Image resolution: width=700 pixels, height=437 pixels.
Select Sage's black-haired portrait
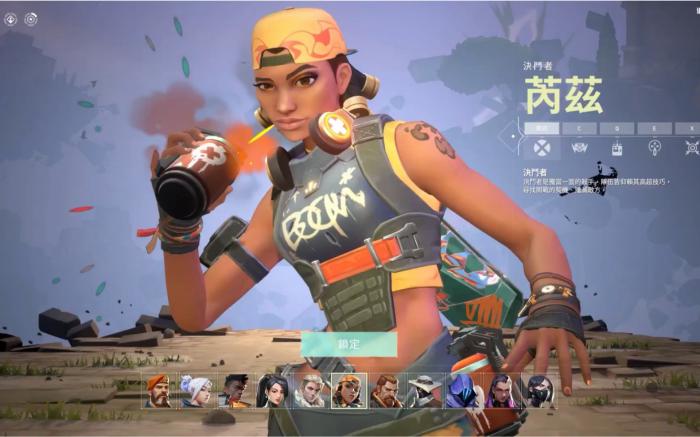pyautogui.click(x=272, y=390)
